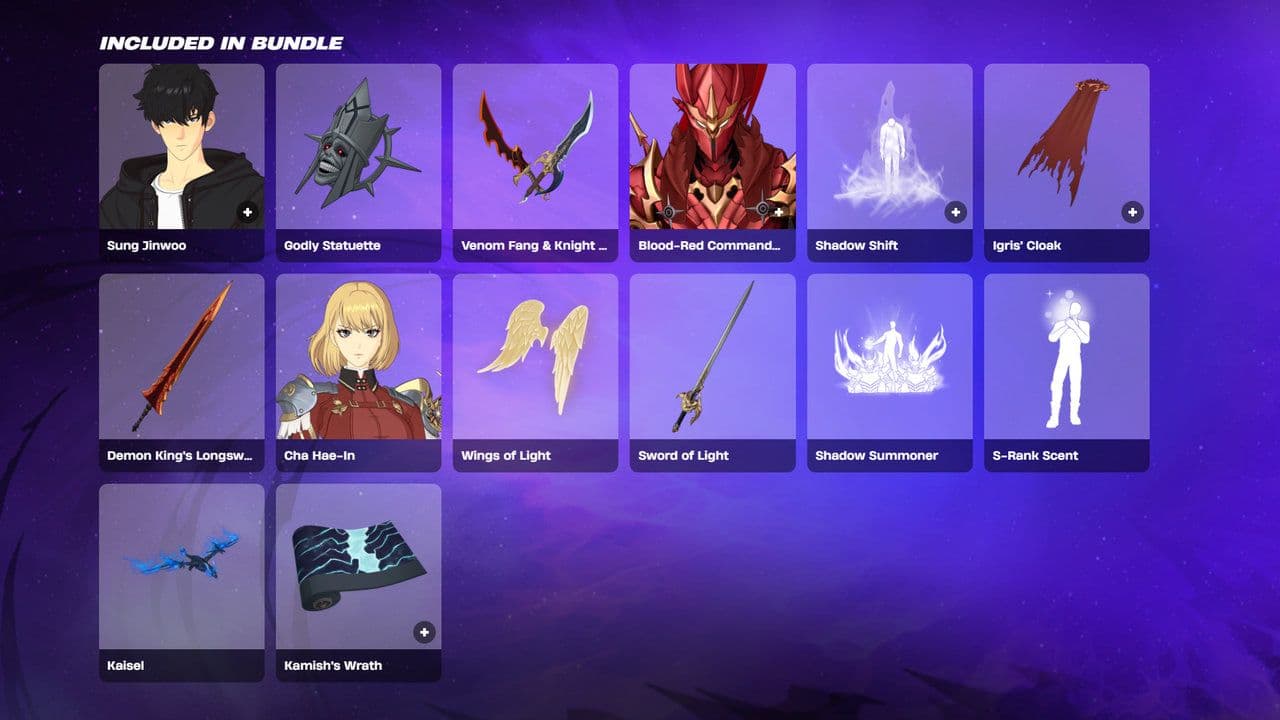Image resolution: width=1280 pixels, height=720 pixels.
Task: Open the Shadow Shift item preview
Action: [889, 150]
